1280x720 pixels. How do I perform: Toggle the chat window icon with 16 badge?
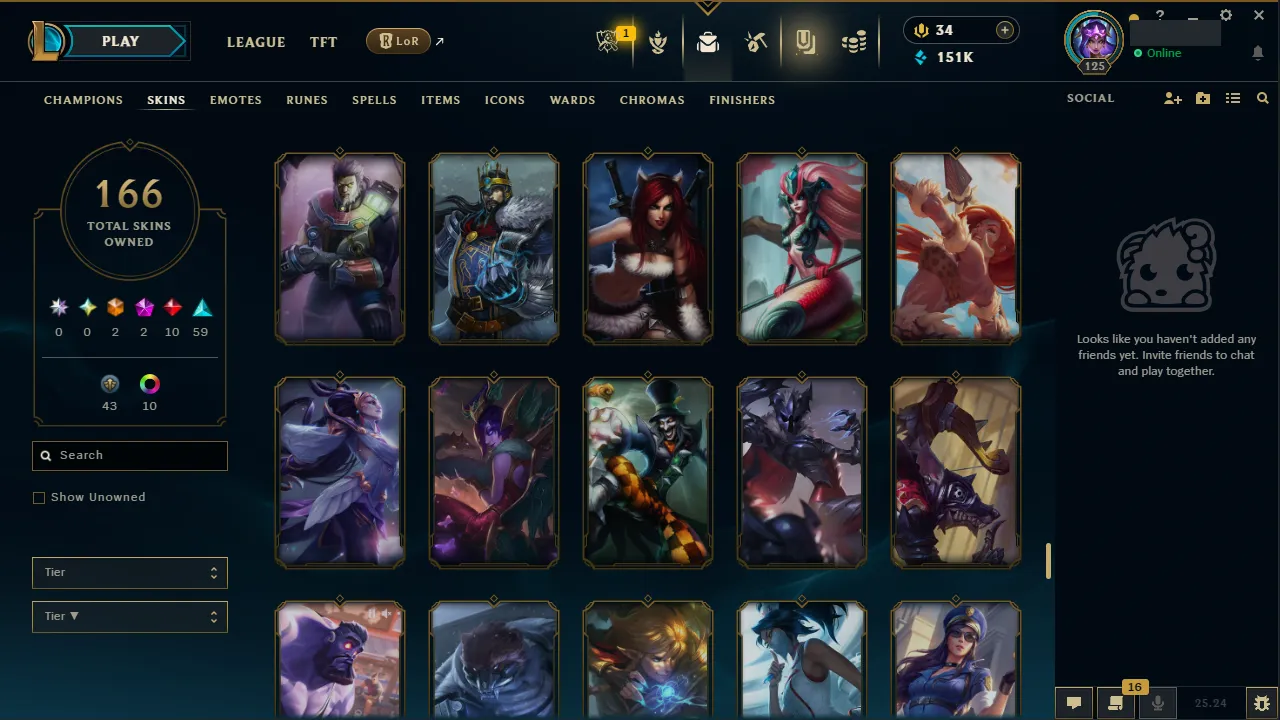[1117, 703]
